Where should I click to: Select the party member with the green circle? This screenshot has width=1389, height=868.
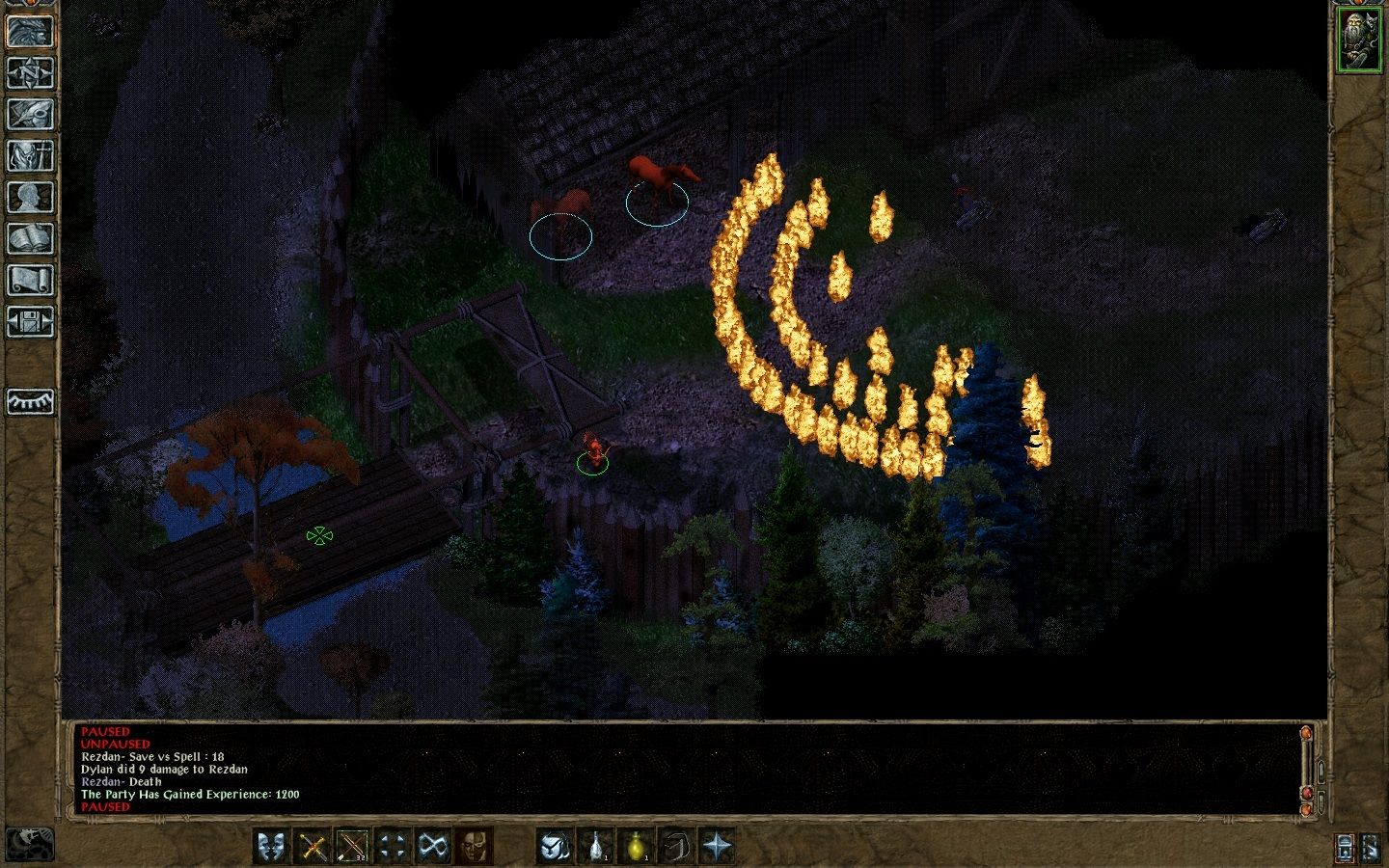click(593, 457)
